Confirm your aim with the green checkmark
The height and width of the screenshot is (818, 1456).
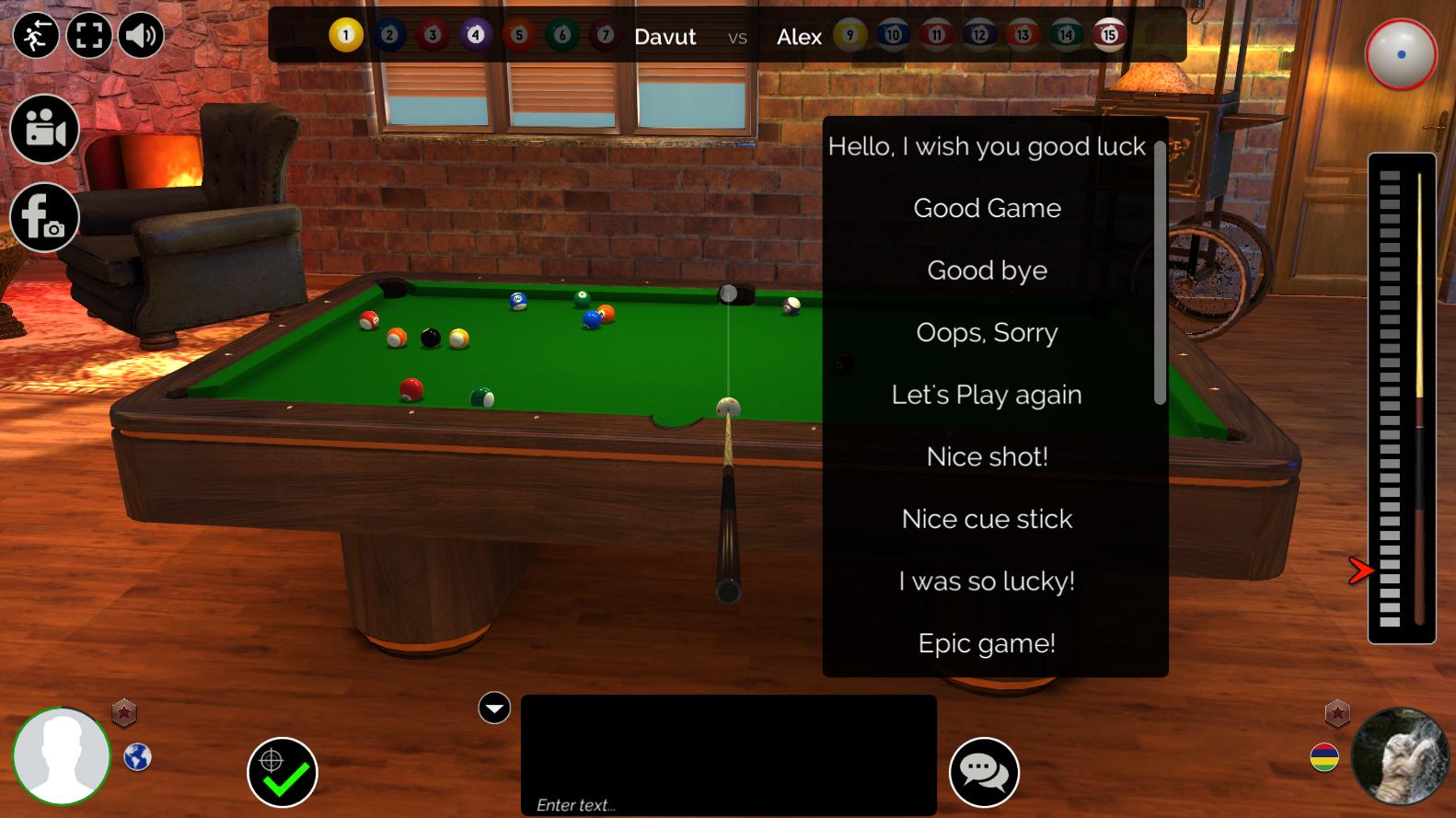pyautogui.click(x=282, y=773)
